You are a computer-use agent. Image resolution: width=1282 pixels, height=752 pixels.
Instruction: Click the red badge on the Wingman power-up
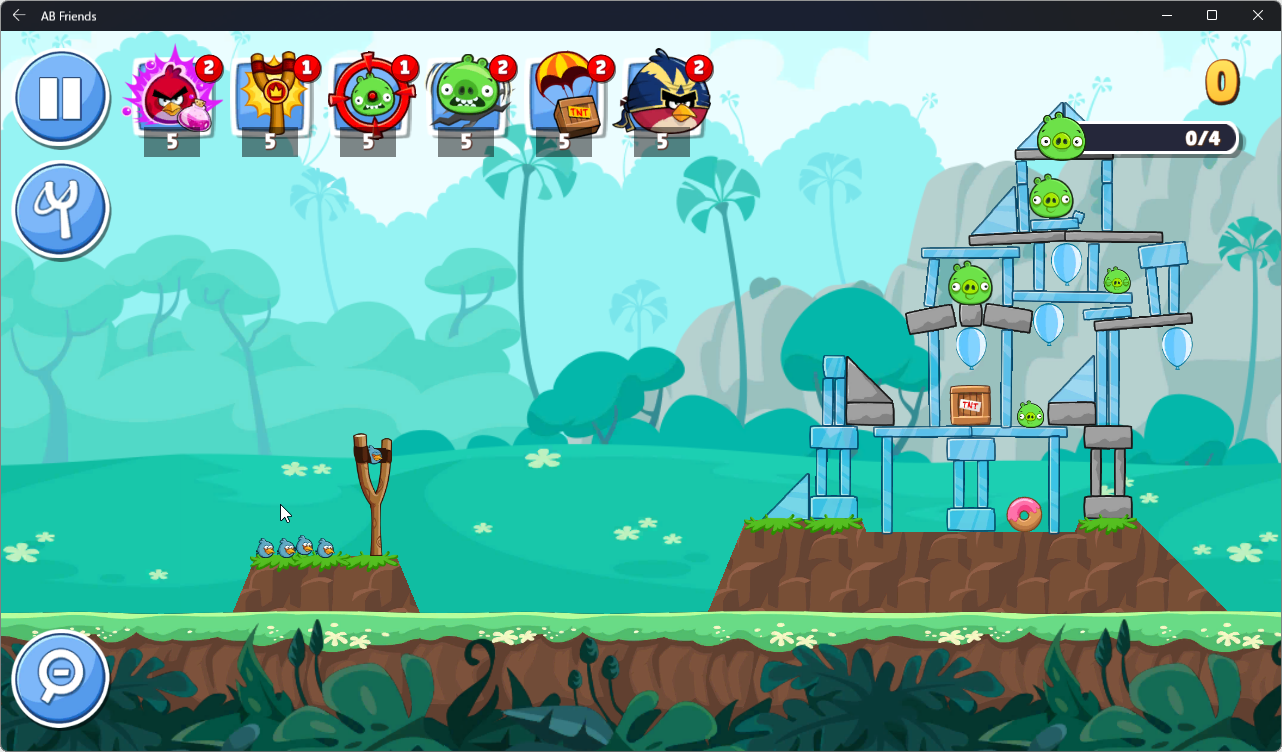click(x=697, y=69)
